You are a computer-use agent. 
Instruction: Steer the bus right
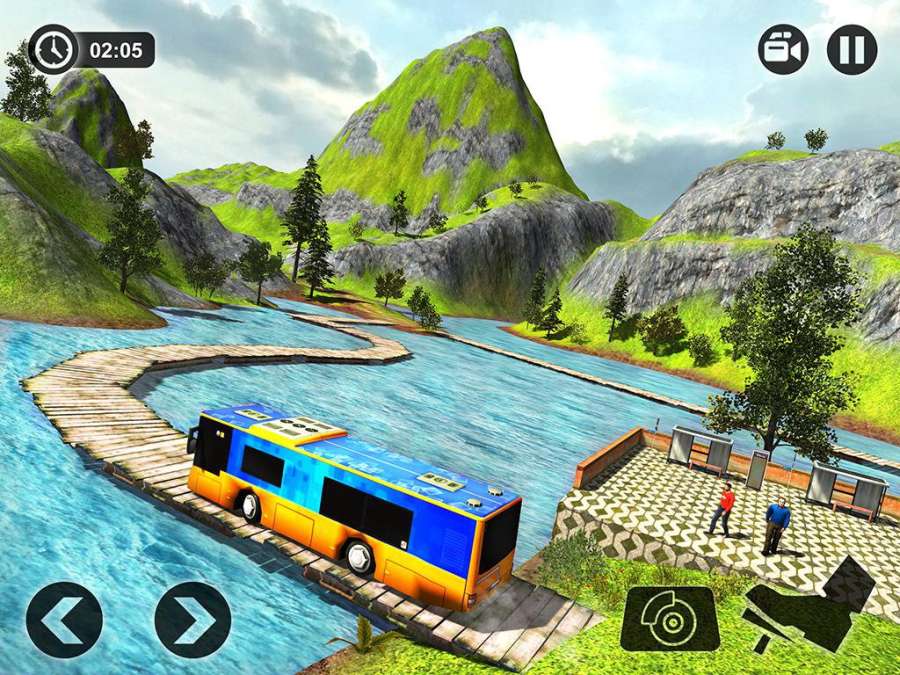pyautogui.click(x=192, y=619)
